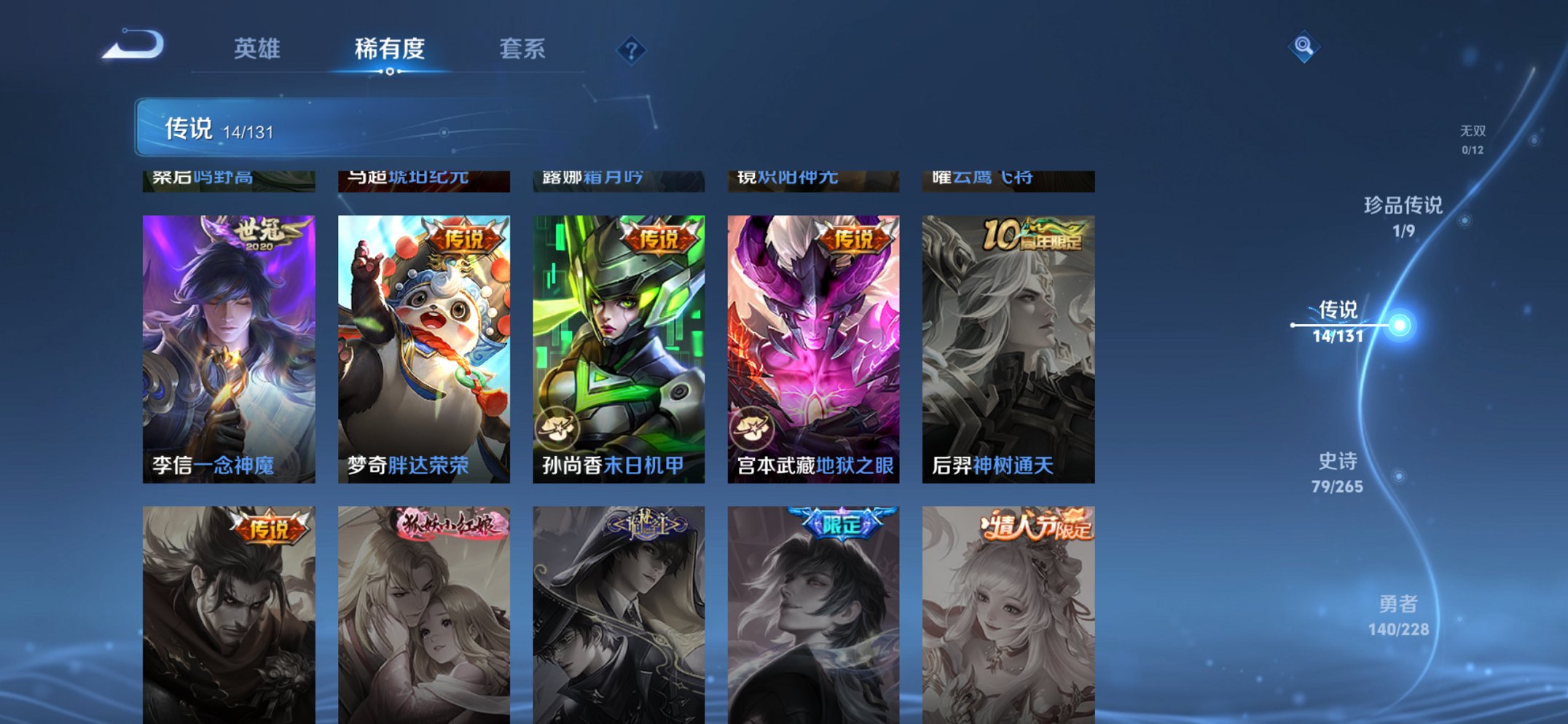Switch to the 英雄 tab
Screen dimensions: 1568x724
click(259, 50)
